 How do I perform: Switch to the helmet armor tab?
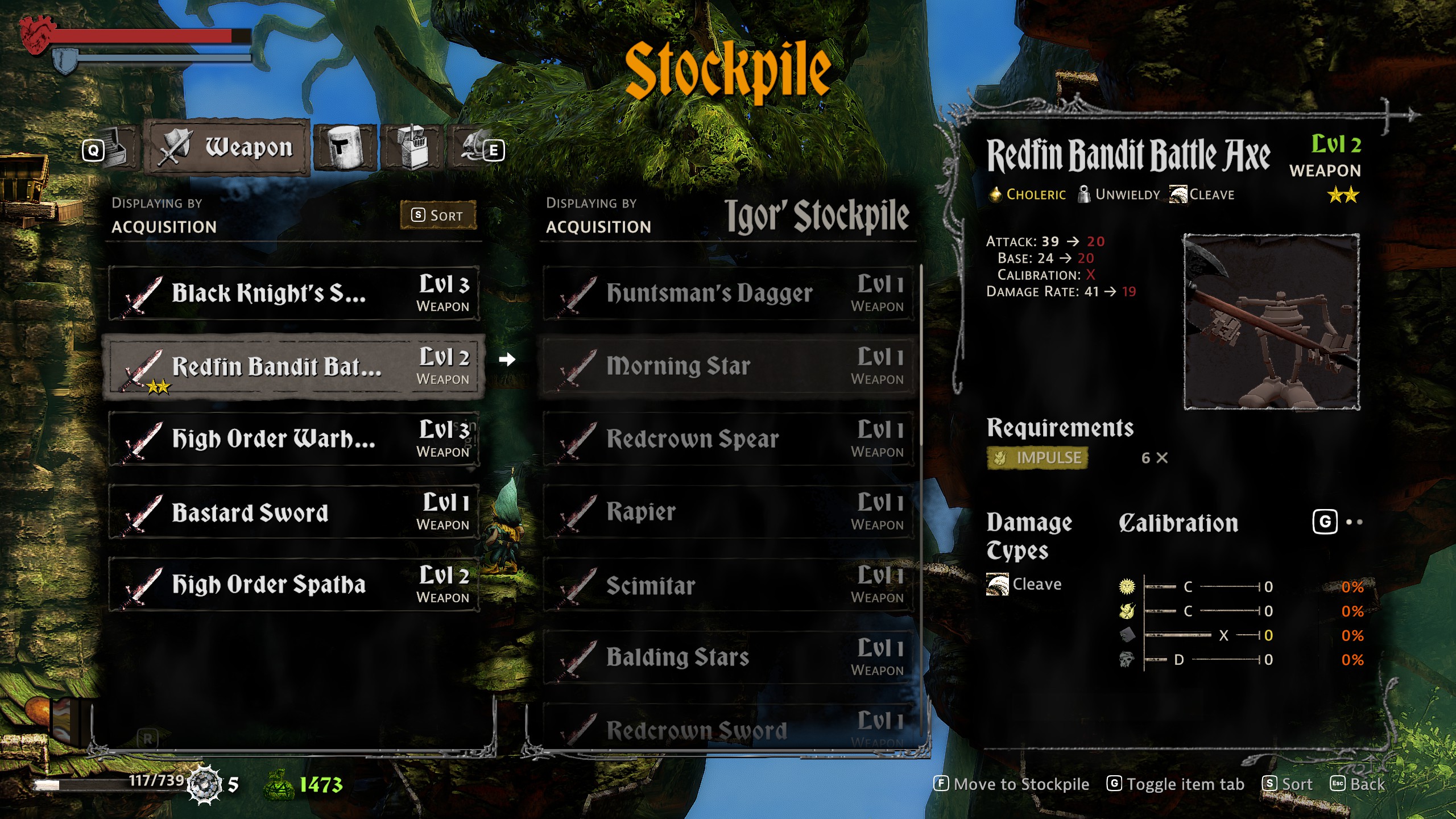tap(345, 148)
